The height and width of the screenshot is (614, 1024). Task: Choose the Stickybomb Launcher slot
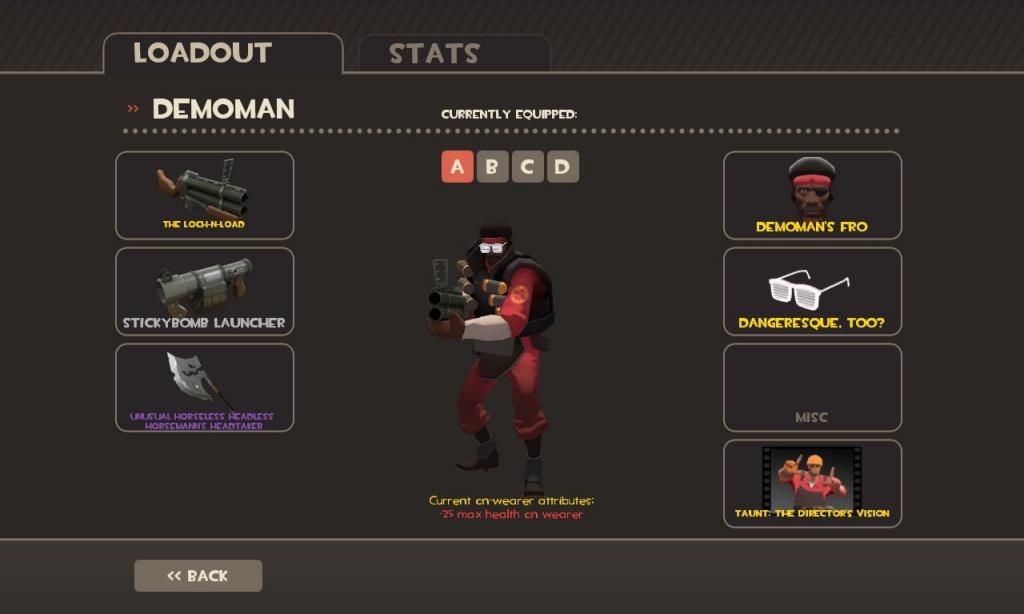204,291
